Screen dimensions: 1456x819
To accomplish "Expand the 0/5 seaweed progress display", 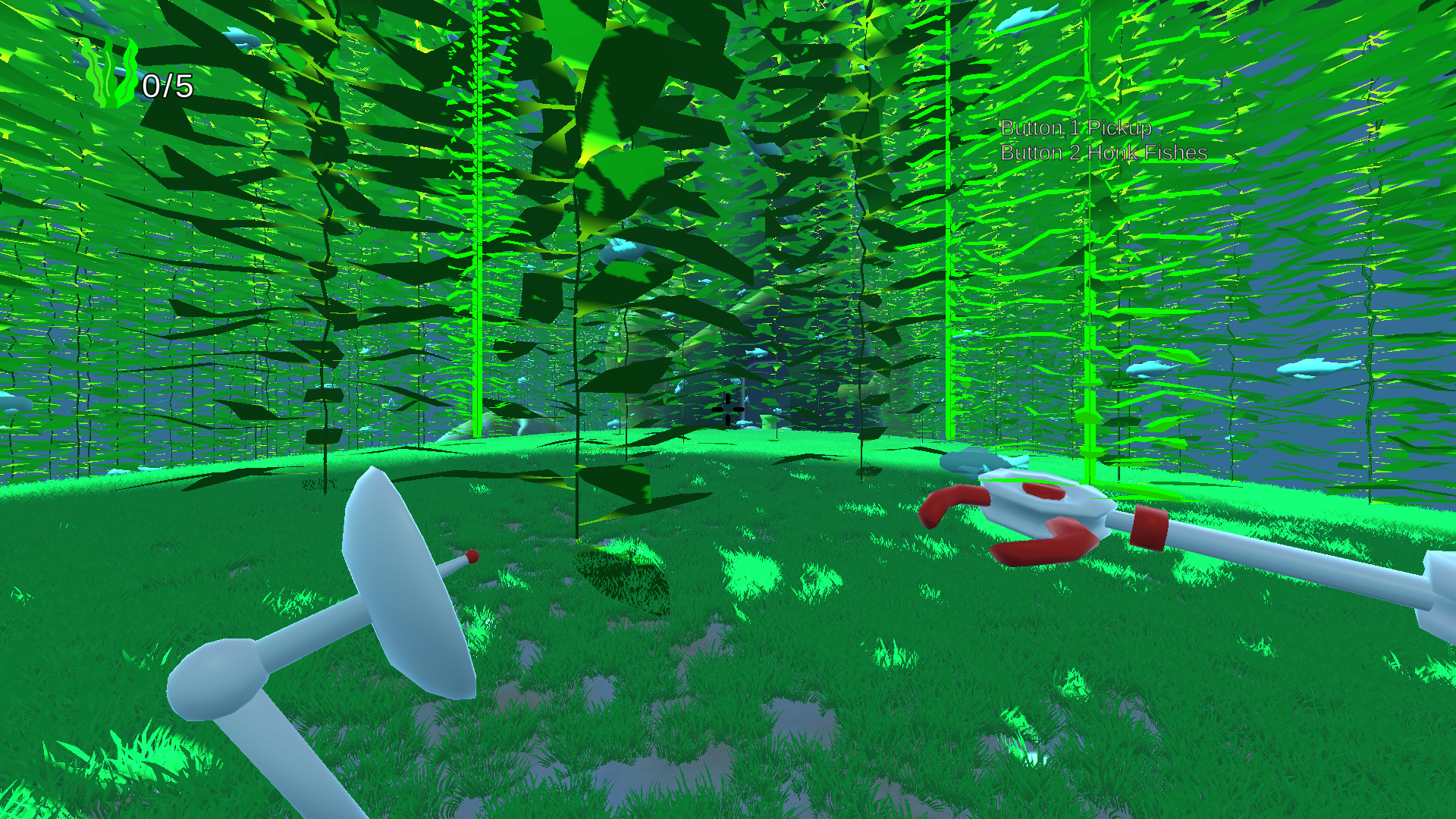I will [168, 87].
